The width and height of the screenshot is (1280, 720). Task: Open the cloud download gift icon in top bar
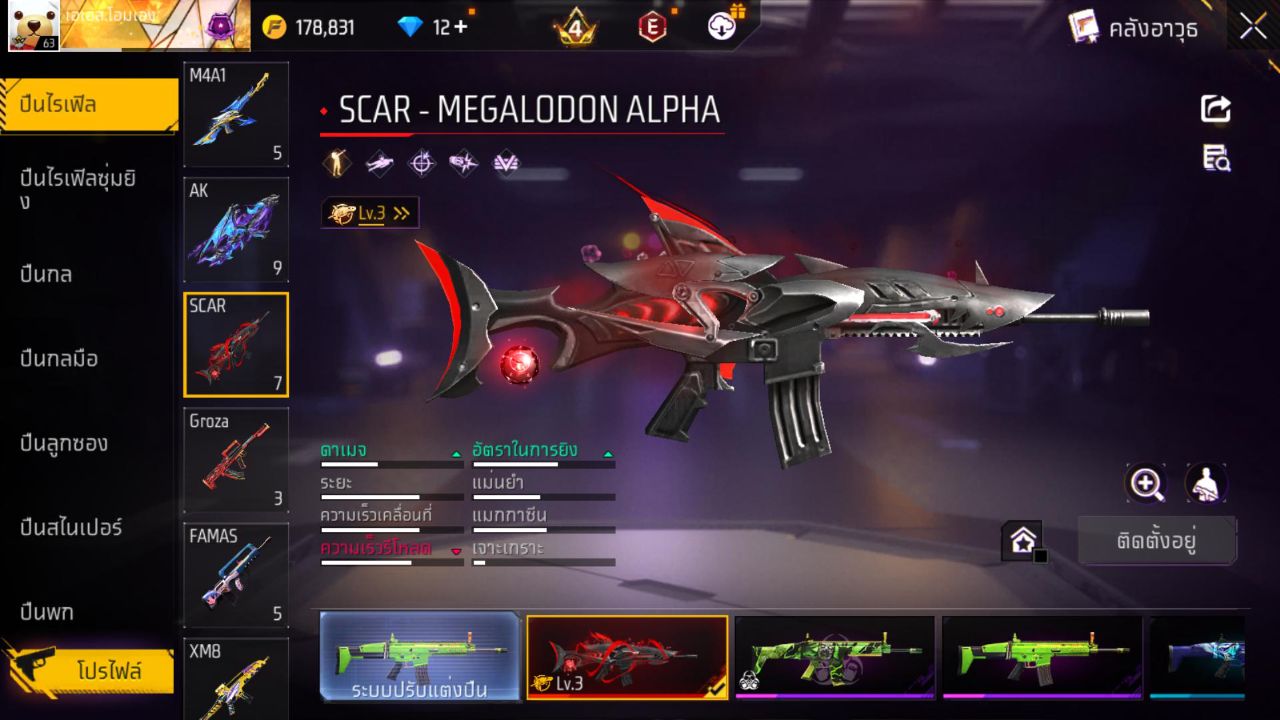pyautogui.click(x=723, y=28)
